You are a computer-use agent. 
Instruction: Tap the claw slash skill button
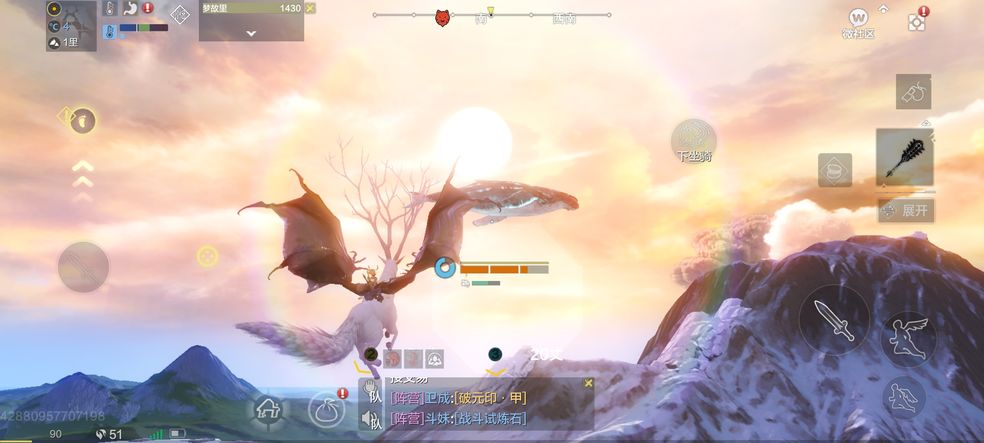(x=83, y=267)
